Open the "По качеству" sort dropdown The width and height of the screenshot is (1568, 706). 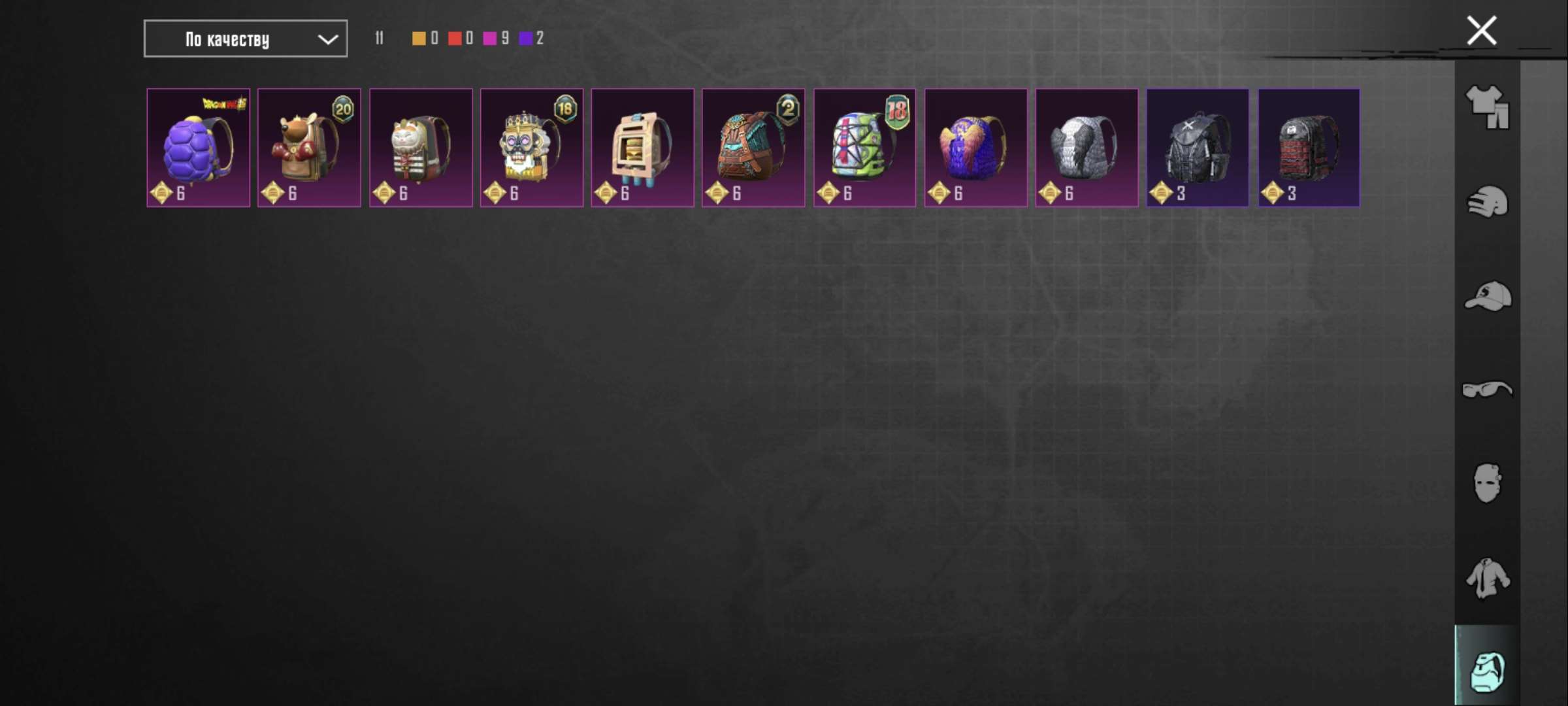click(245, 39)
